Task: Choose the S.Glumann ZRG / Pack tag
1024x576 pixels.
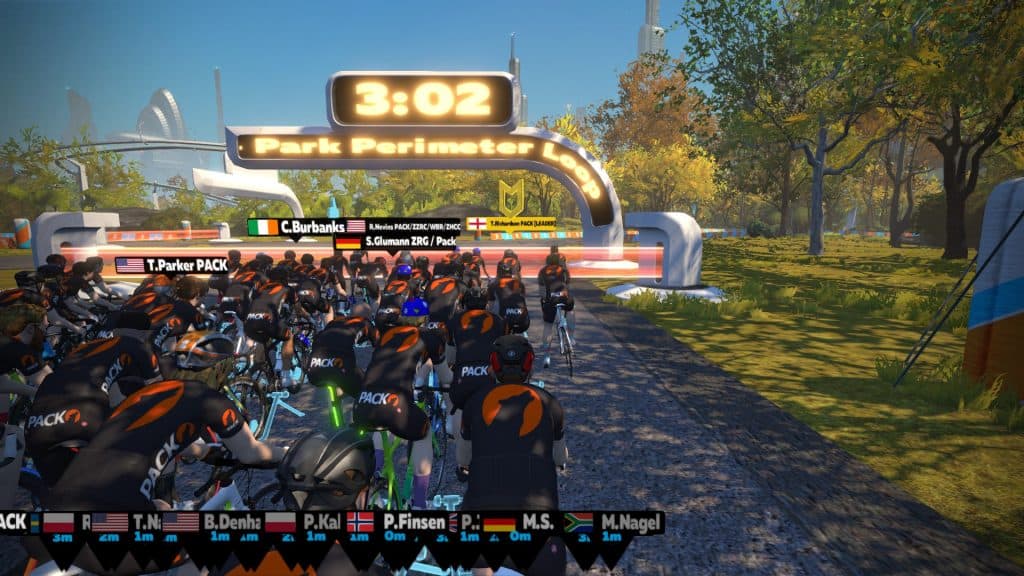Action: [x=397, y=242]
